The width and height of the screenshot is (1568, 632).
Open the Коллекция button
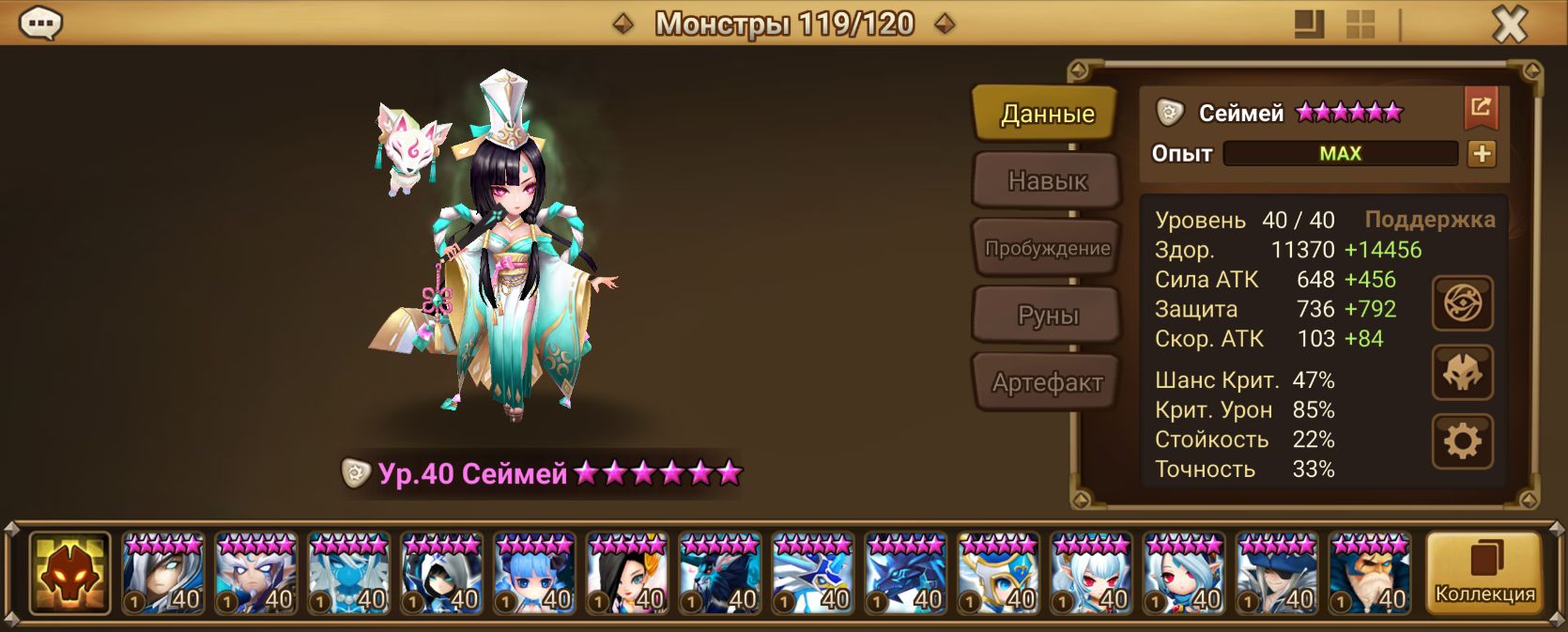pos(1483,573)
